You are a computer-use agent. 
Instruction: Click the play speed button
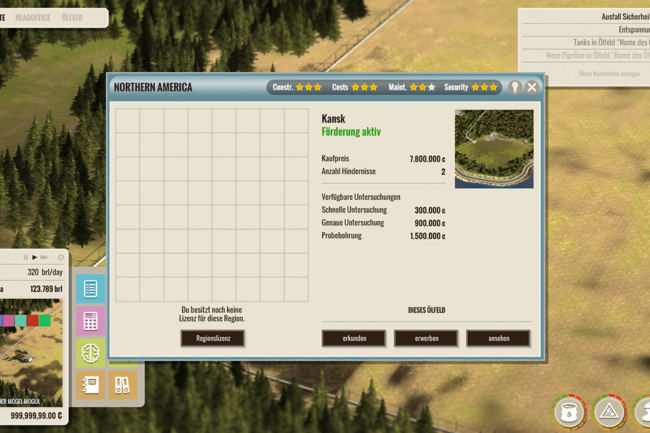[34, 257]
